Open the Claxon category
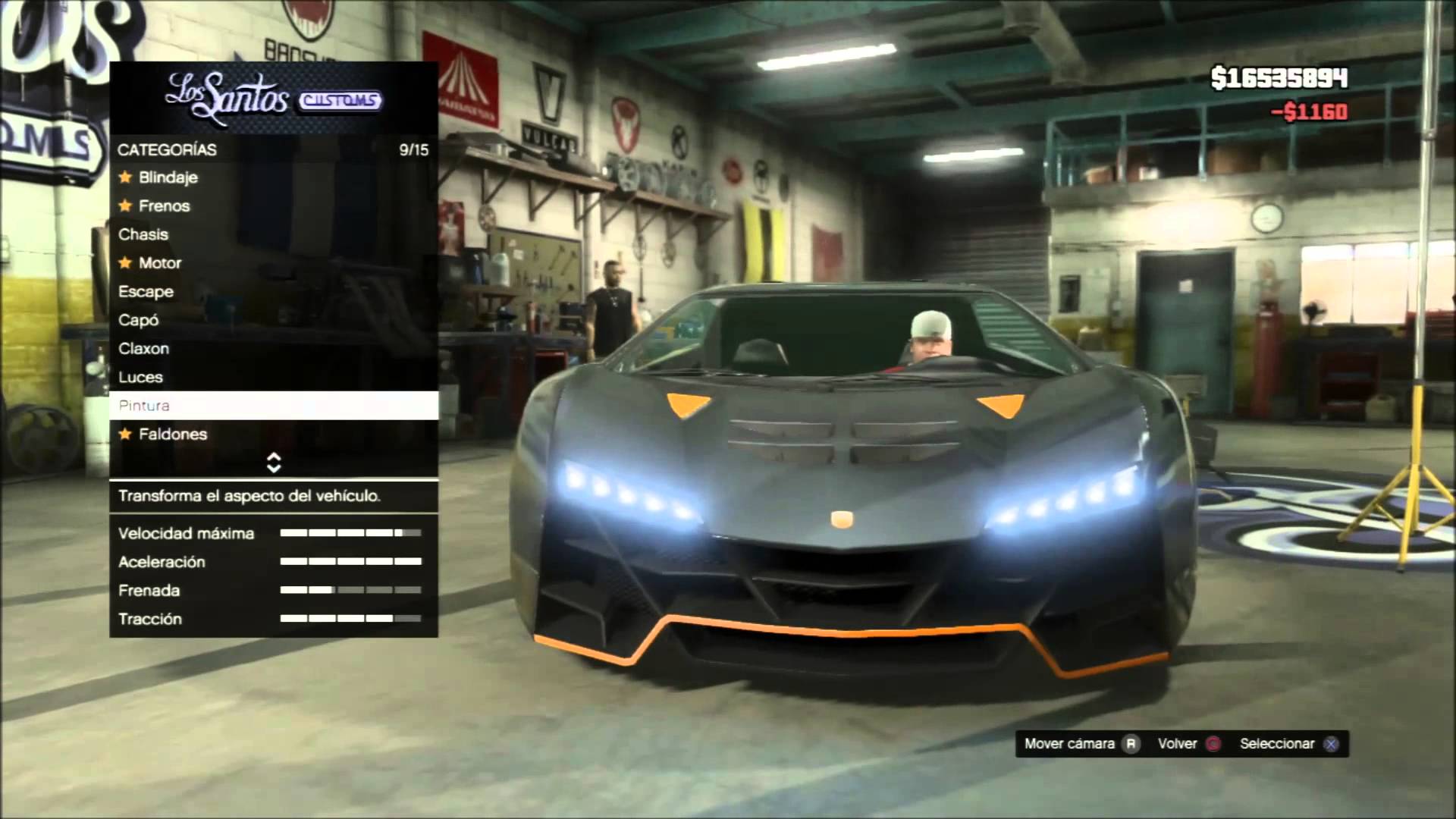 (143, 349)
